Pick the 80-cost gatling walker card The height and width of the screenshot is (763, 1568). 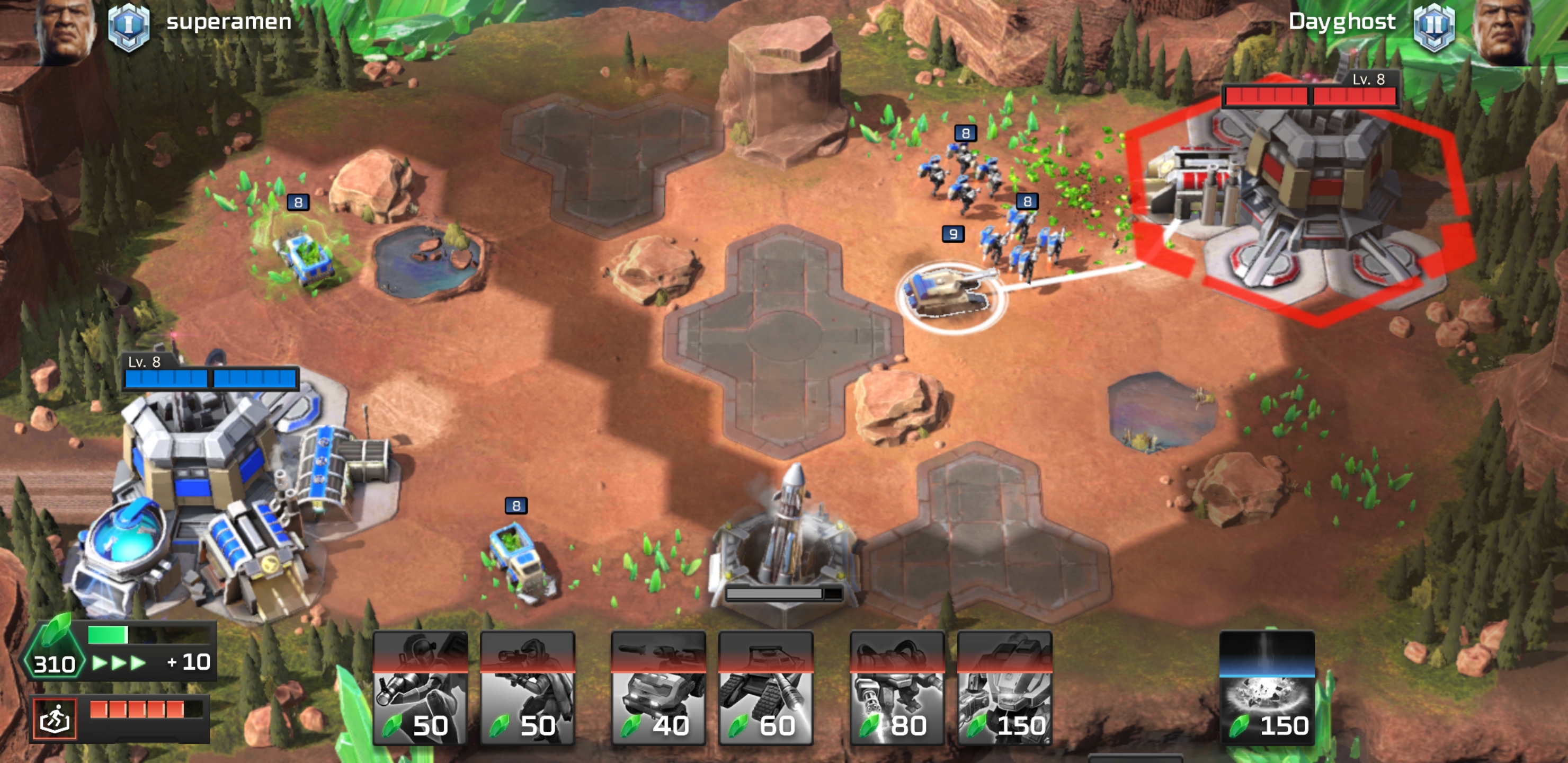coord(897,688)
